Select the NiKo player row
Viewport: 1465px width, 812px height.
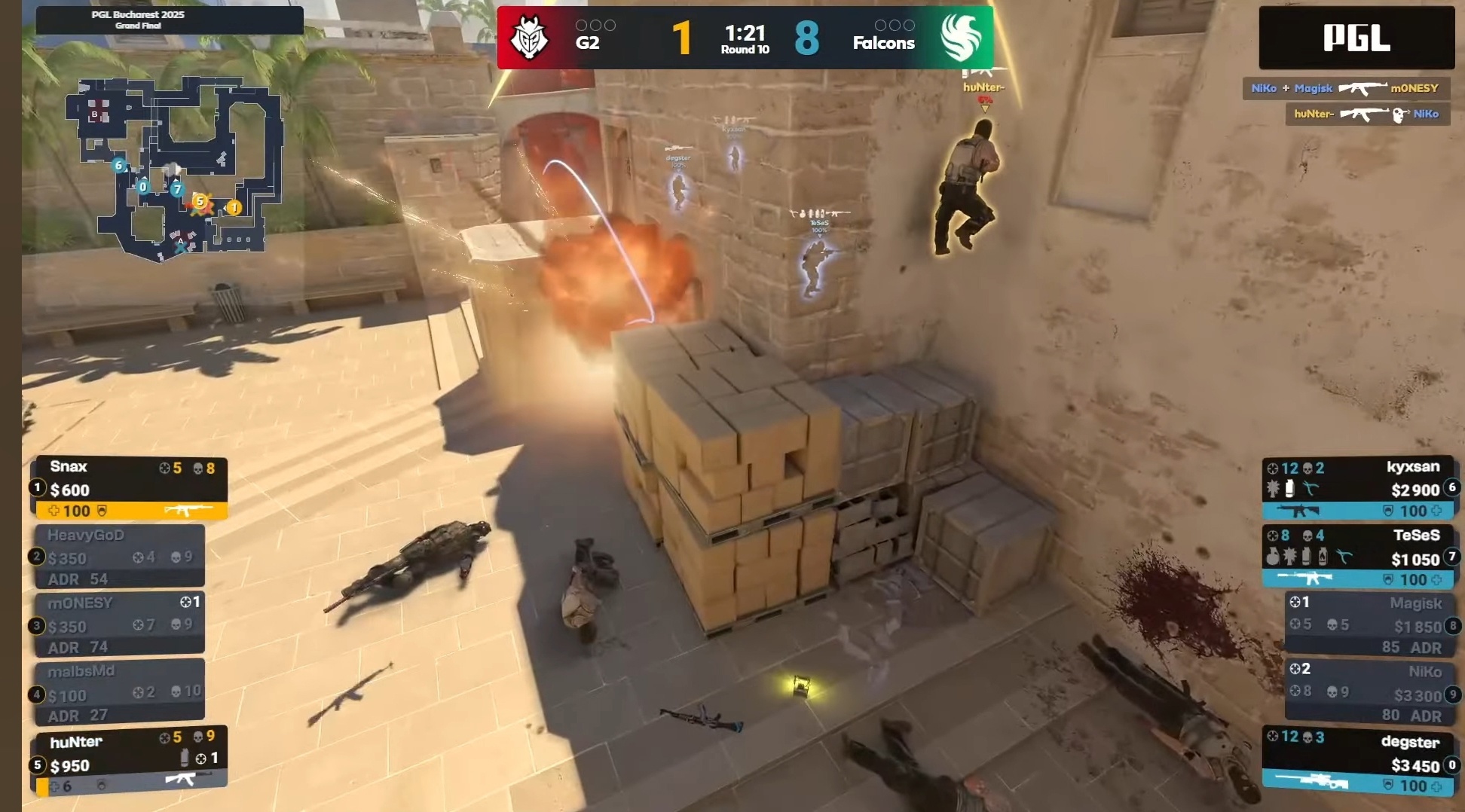pos(1370,692)
